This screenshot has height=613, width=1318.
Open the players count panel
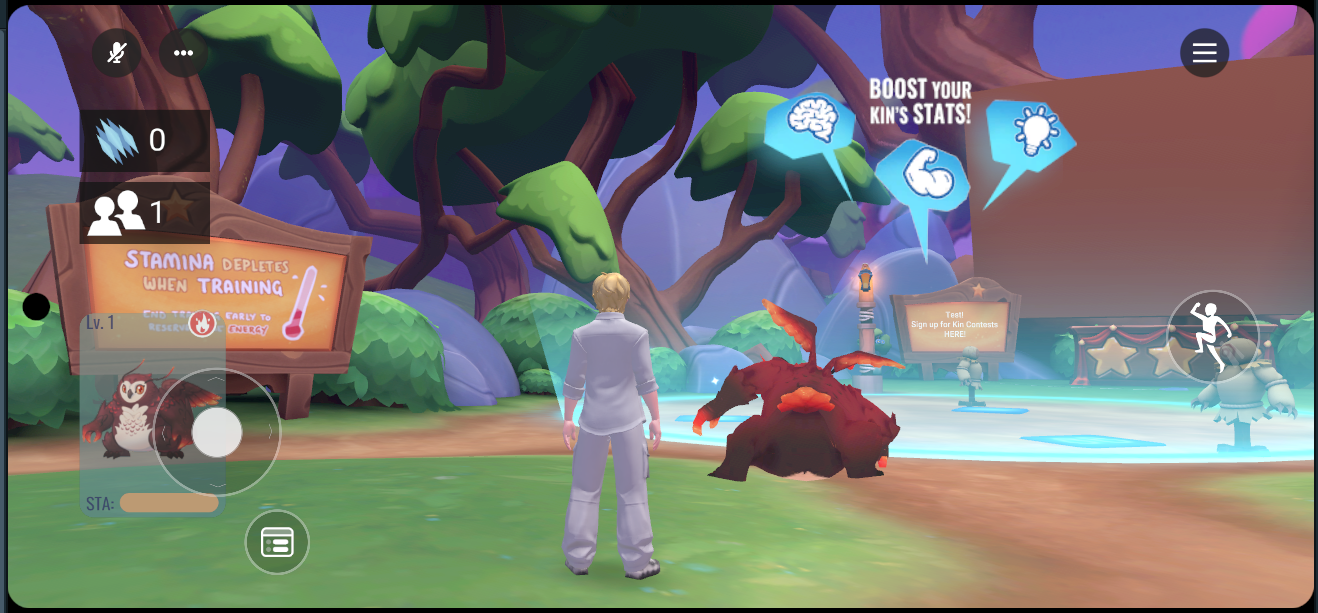[x=144, y=212]
